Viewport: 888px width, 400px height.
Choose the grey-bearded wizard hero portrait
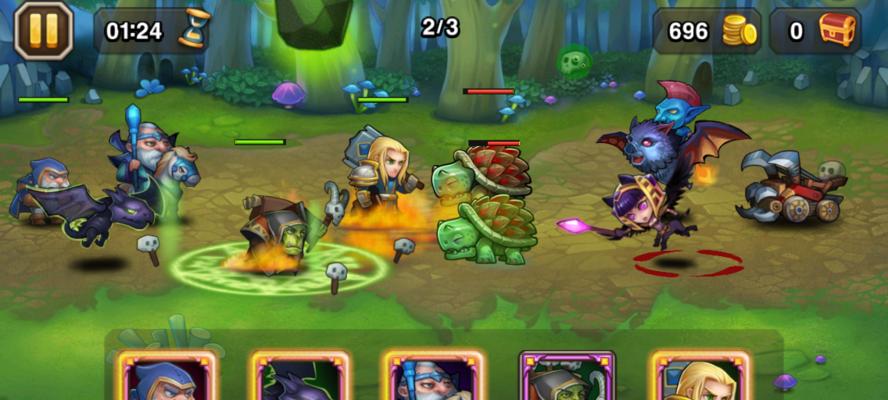(432, 378)
